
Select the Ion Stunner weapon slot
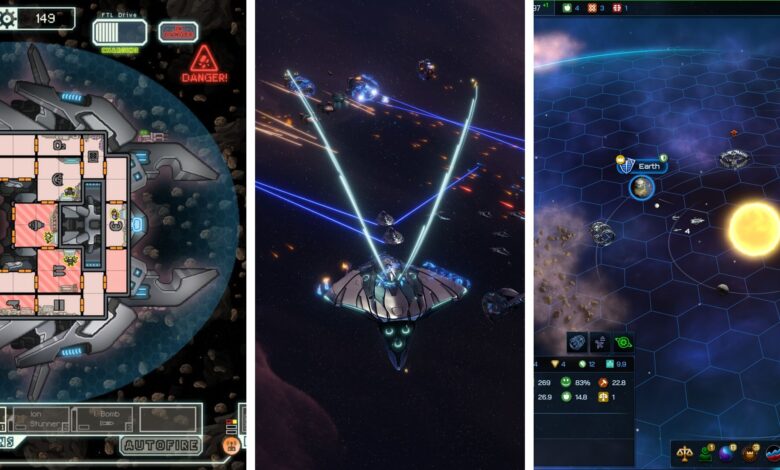pyautogui.click(x=42, y=417)
